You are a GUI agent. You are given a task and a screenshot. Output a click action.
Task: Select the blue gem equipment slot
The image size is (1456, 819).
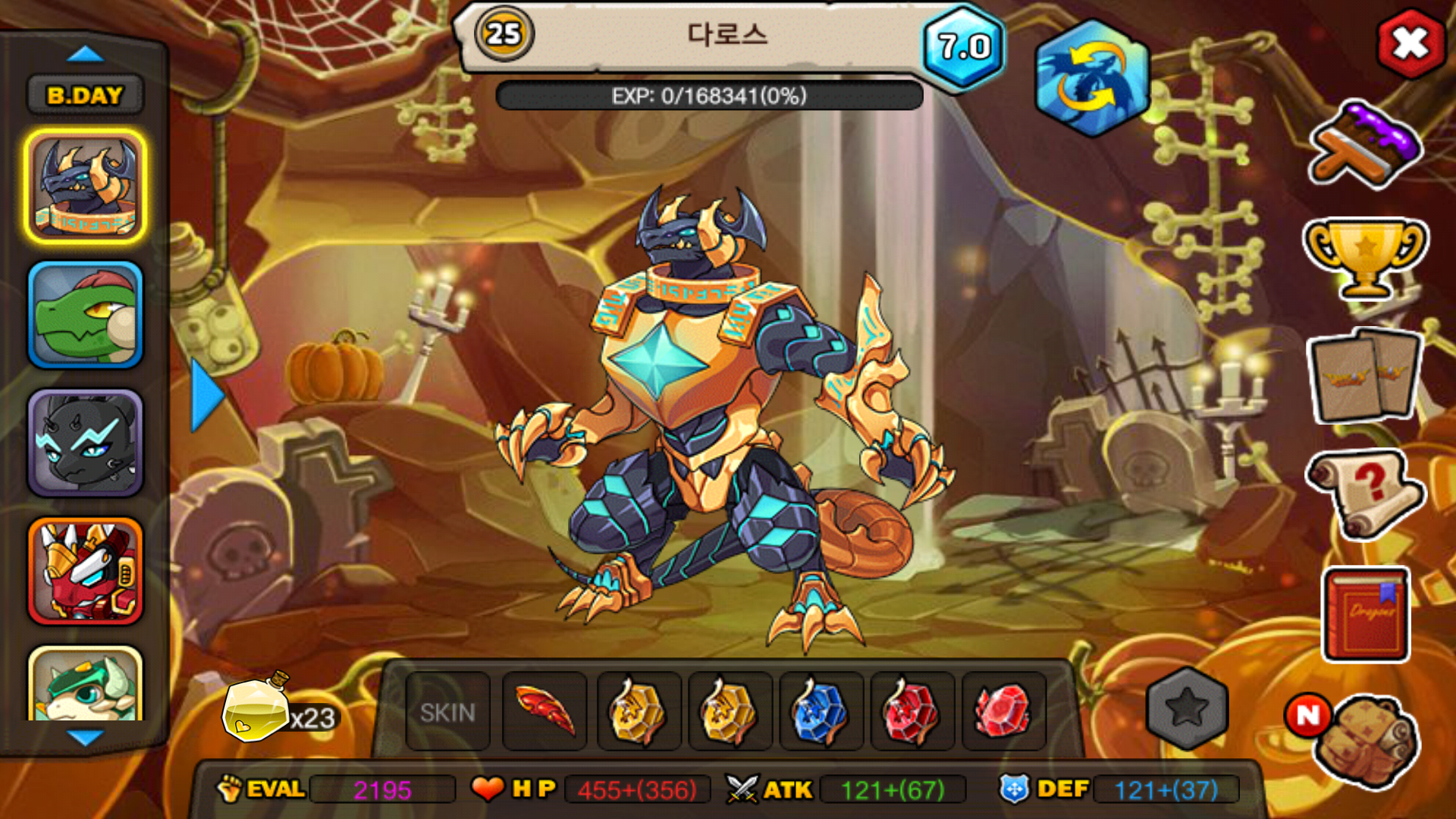[821, 711]
